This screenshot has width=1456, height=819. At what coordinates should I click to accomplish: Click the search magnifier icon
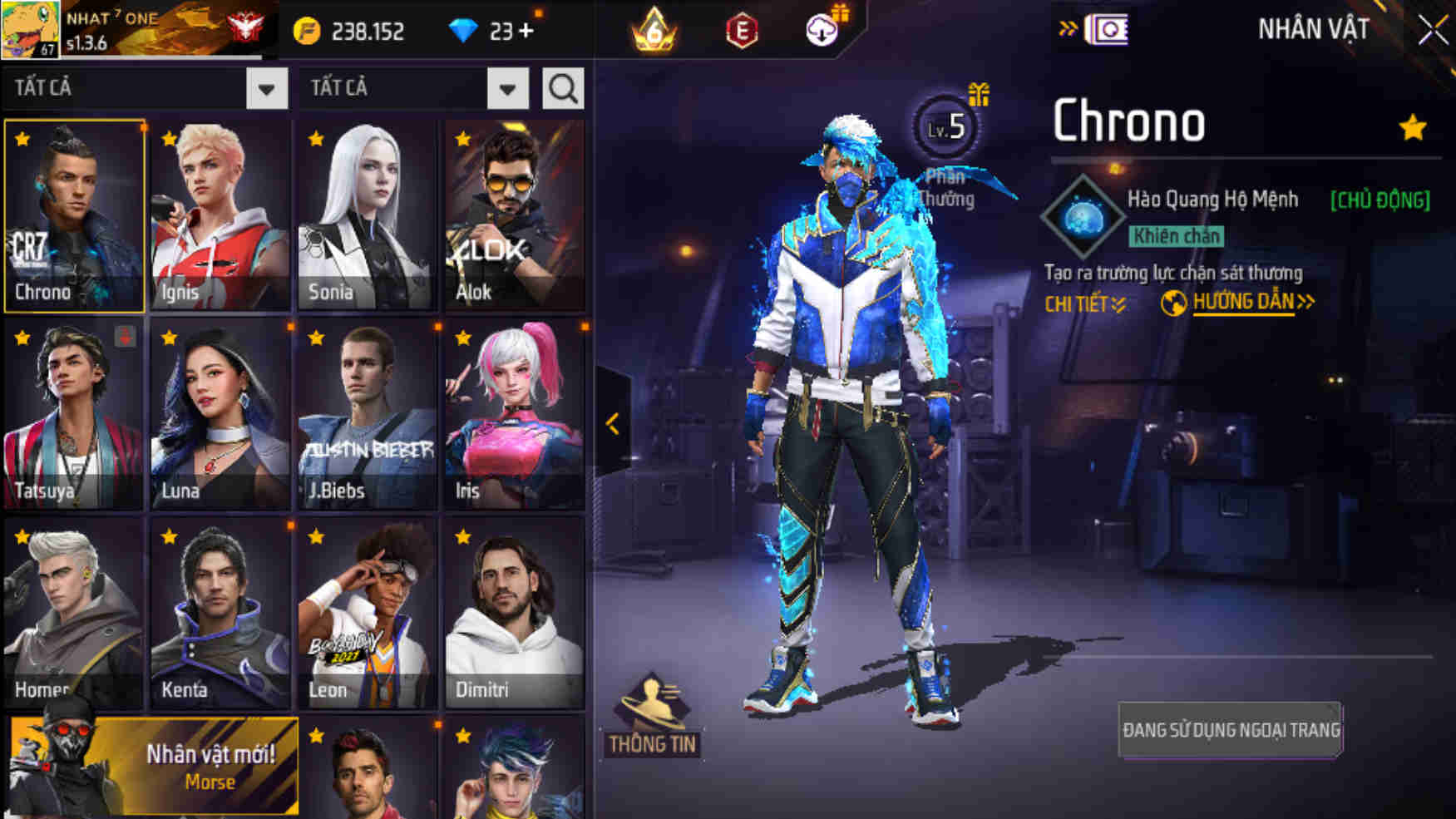(565, 89)
